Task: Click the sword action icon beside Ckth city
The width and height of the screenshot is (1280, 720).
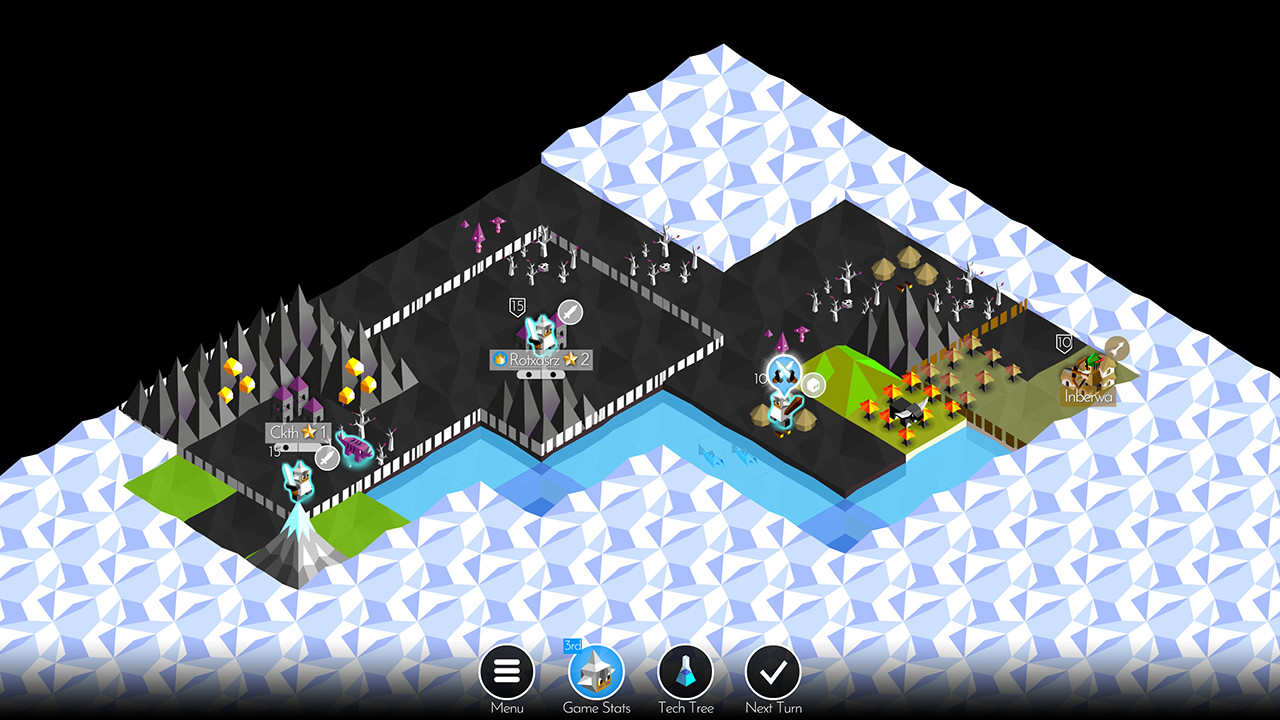Action: [326, 456]
